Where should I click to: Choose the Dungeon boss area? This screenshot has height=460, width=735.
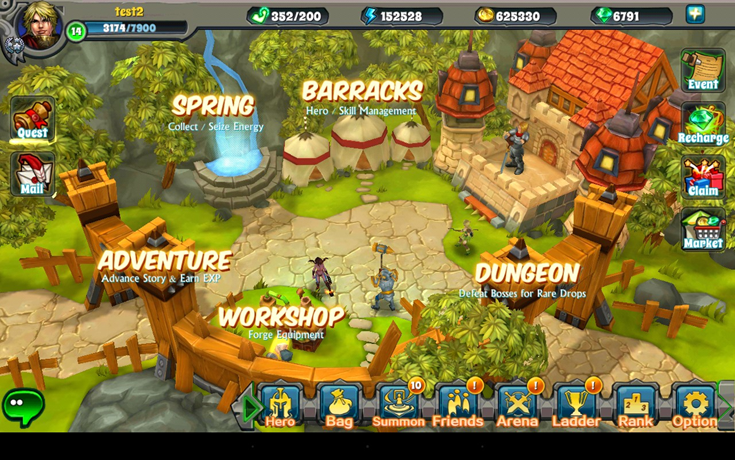(526, 276)
